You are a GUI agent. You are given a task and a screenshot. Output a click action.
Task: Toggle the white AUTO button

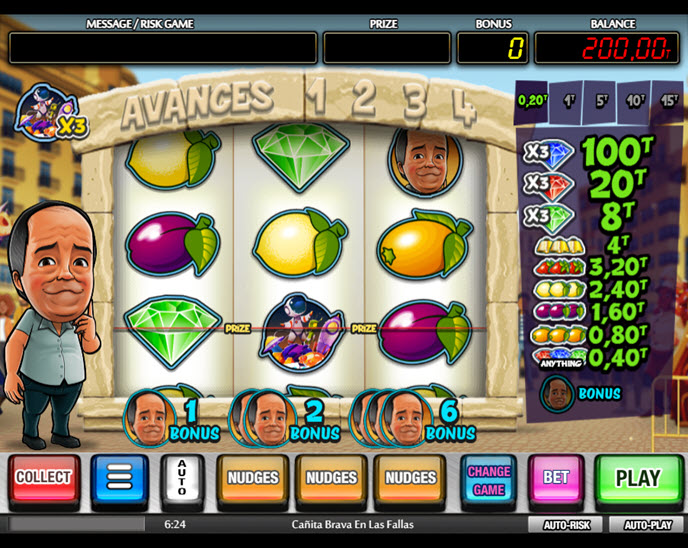tap(182, 479)
